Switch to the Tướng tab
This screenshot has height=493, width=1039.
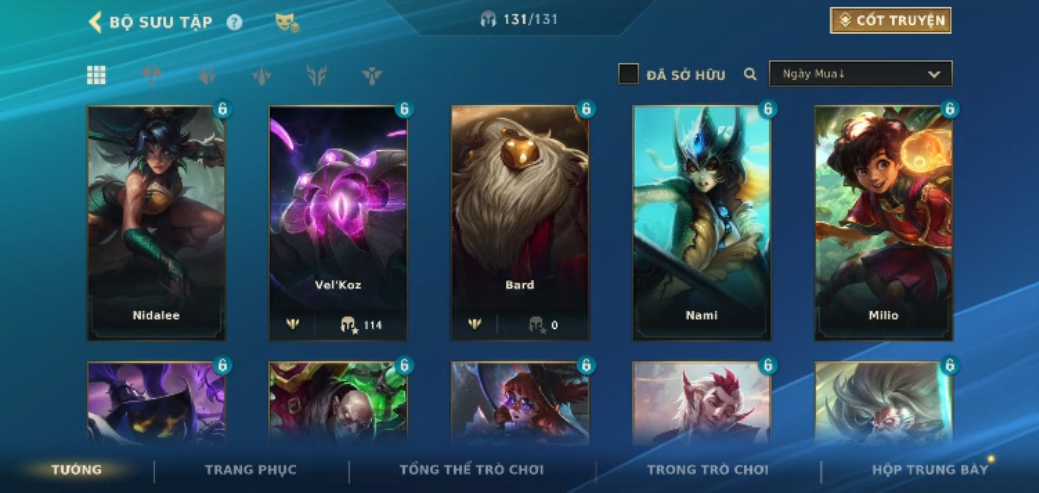77,470
